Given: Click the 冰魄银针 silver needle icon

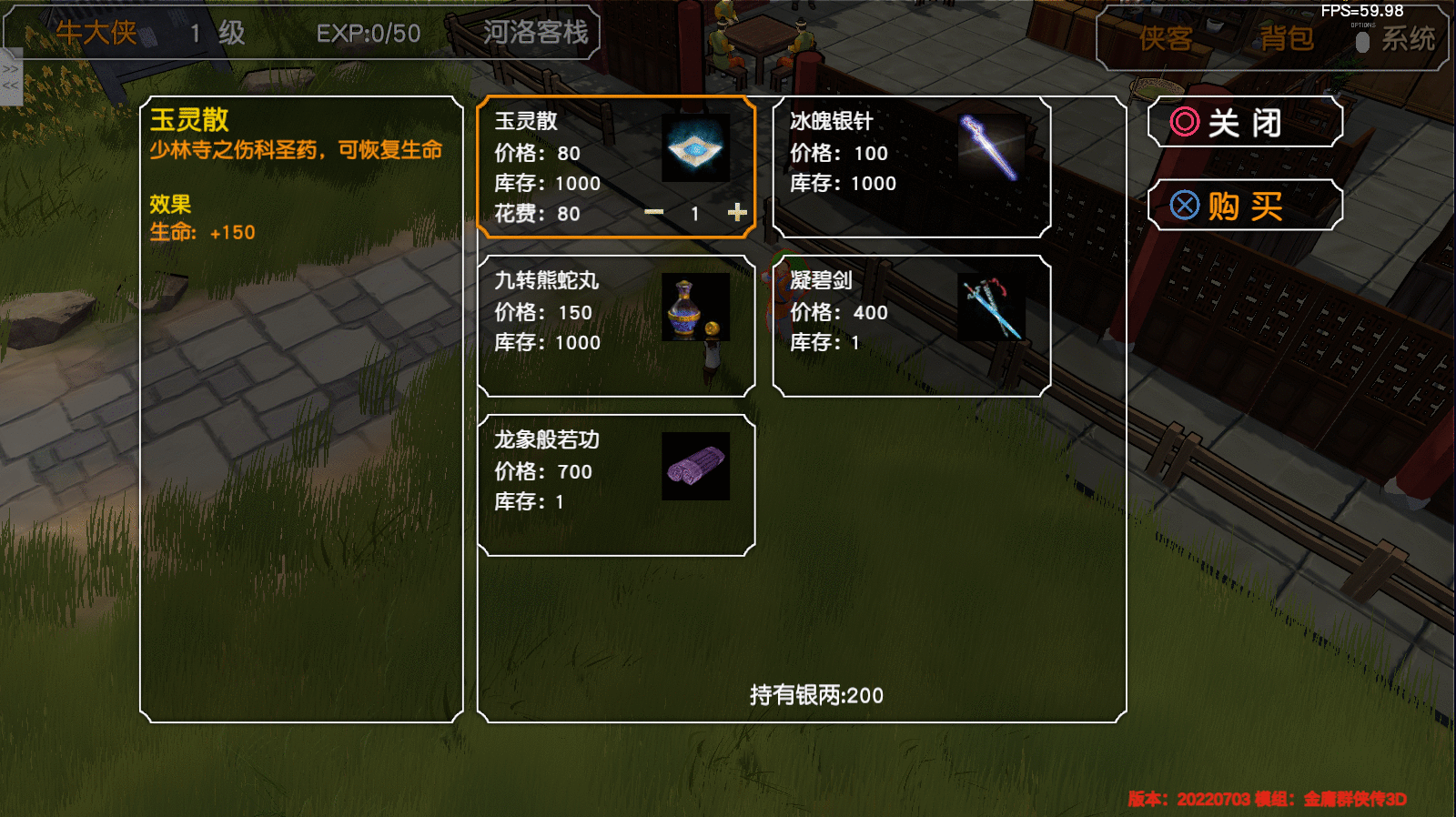Looking at the screenshot, I should click(x=991, y=147).
